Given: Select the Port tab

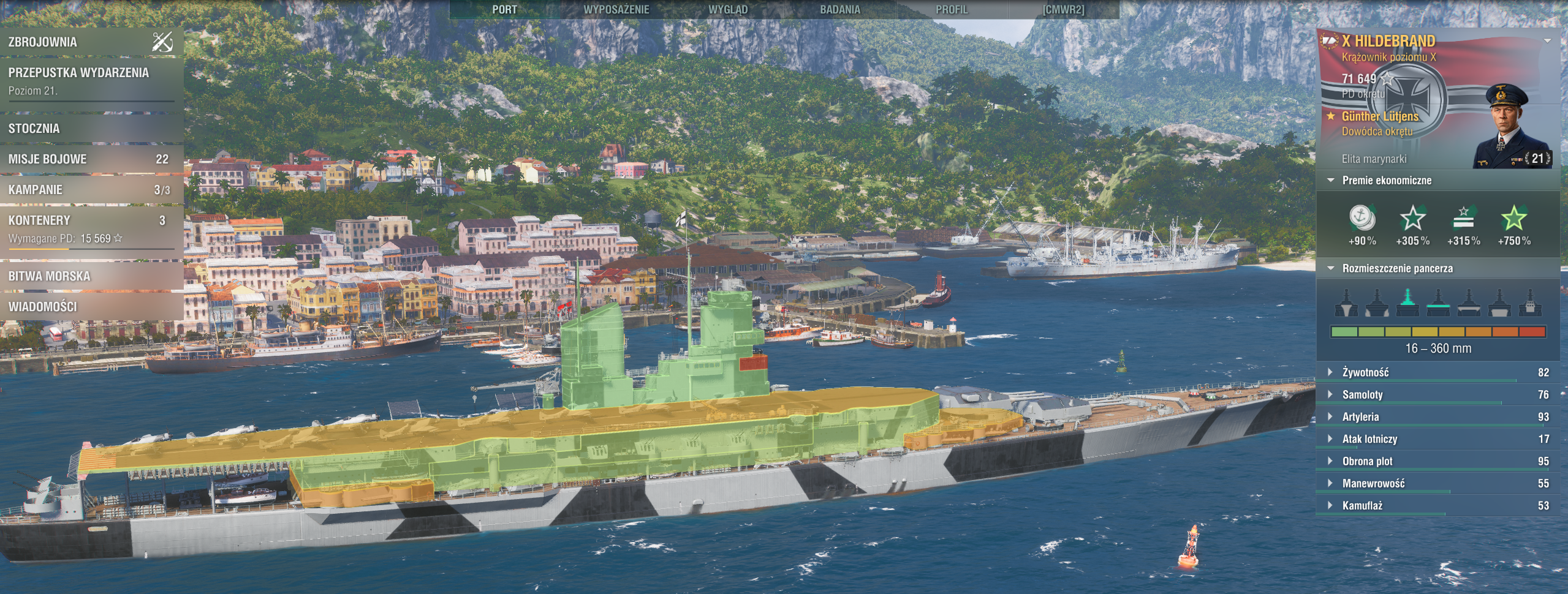Looking at the screenshot, I should click(504, 10).
